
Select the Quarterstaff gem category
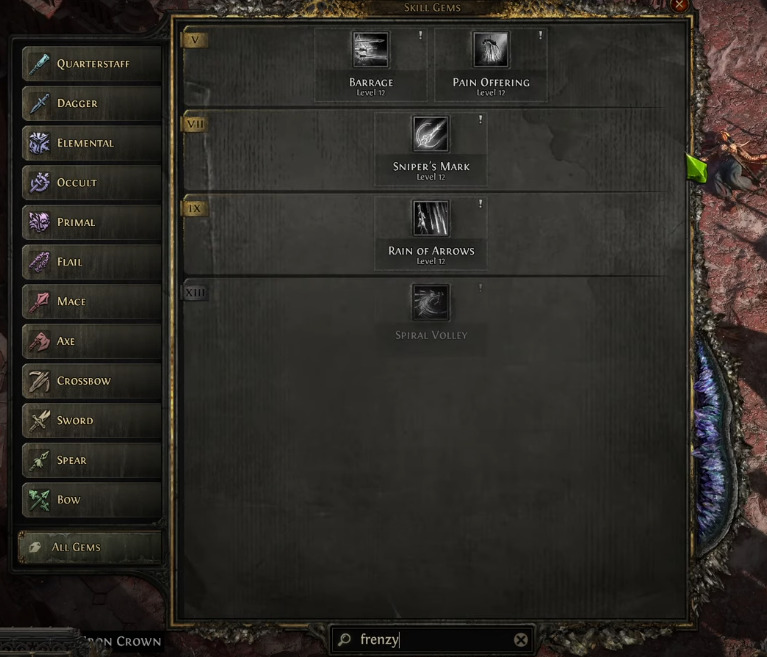[x=91, y=64]
